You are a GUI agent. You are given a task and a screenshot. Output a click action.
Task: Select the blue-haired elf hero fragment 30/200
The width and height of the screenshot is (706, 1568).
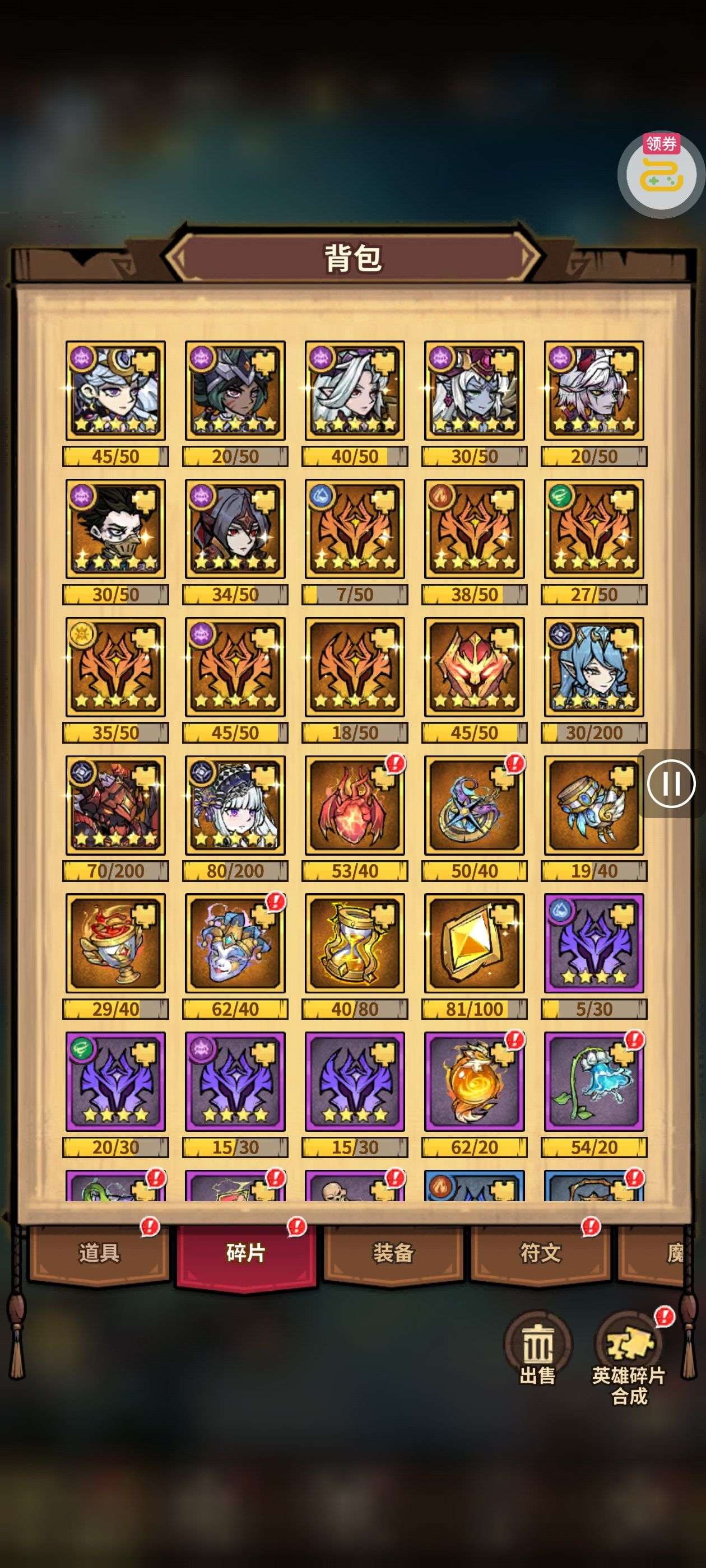click(x=594, y=667)
